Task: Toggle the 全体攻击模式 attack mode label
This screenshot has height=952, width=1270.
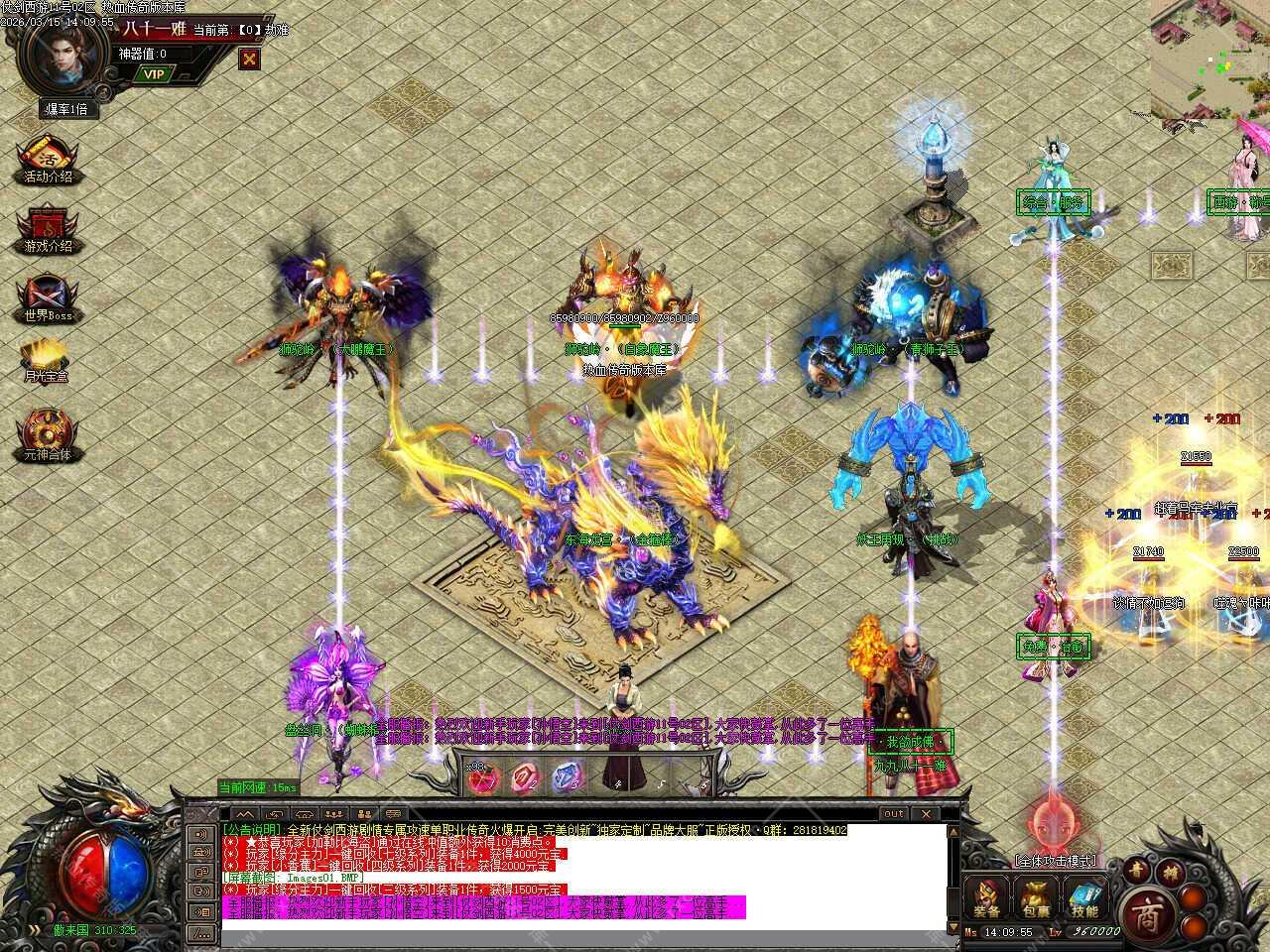Action: point(1056,861)
